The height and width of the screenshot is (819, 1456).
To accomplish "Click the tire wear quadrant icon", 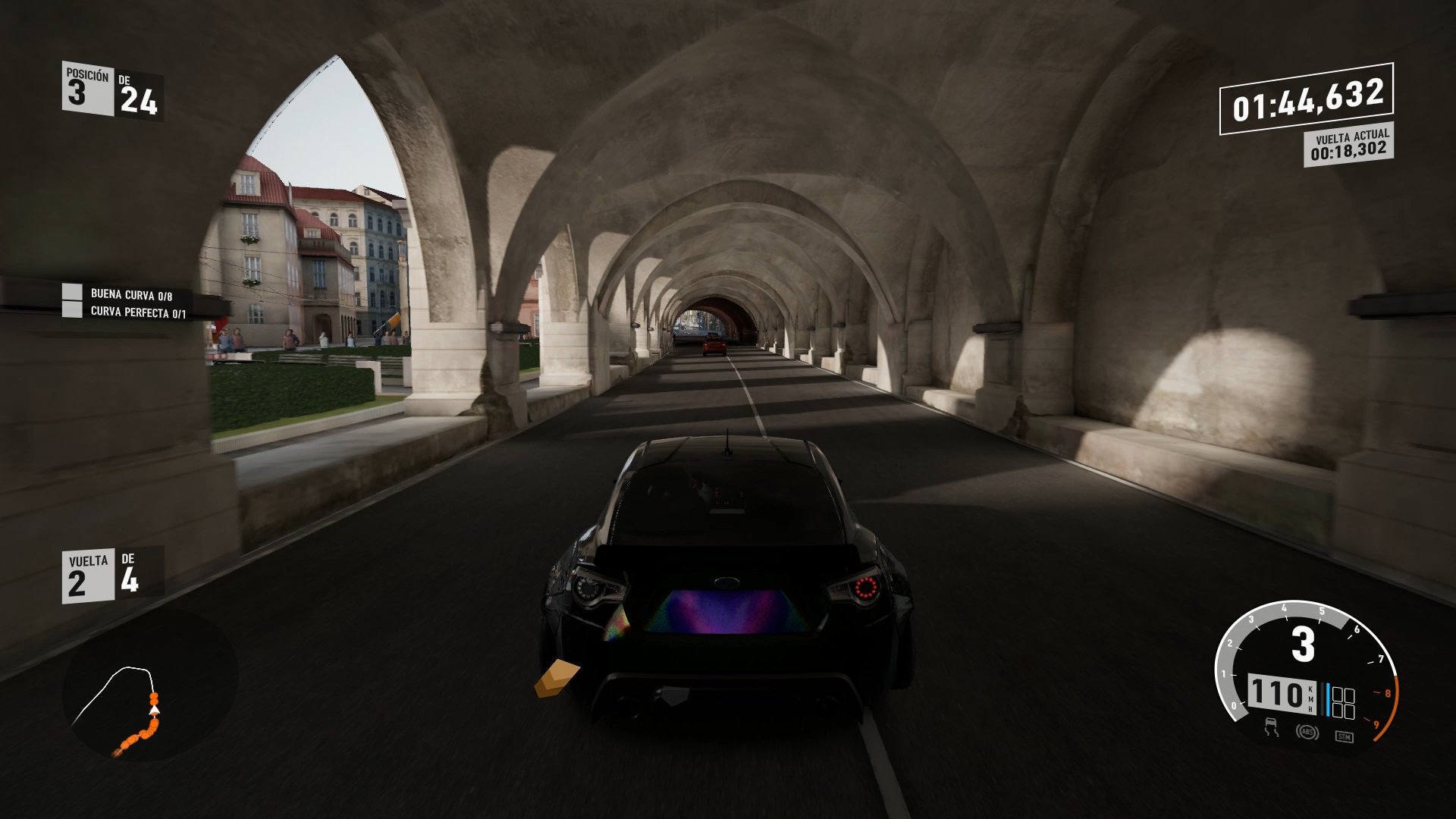I will 1344,701.
